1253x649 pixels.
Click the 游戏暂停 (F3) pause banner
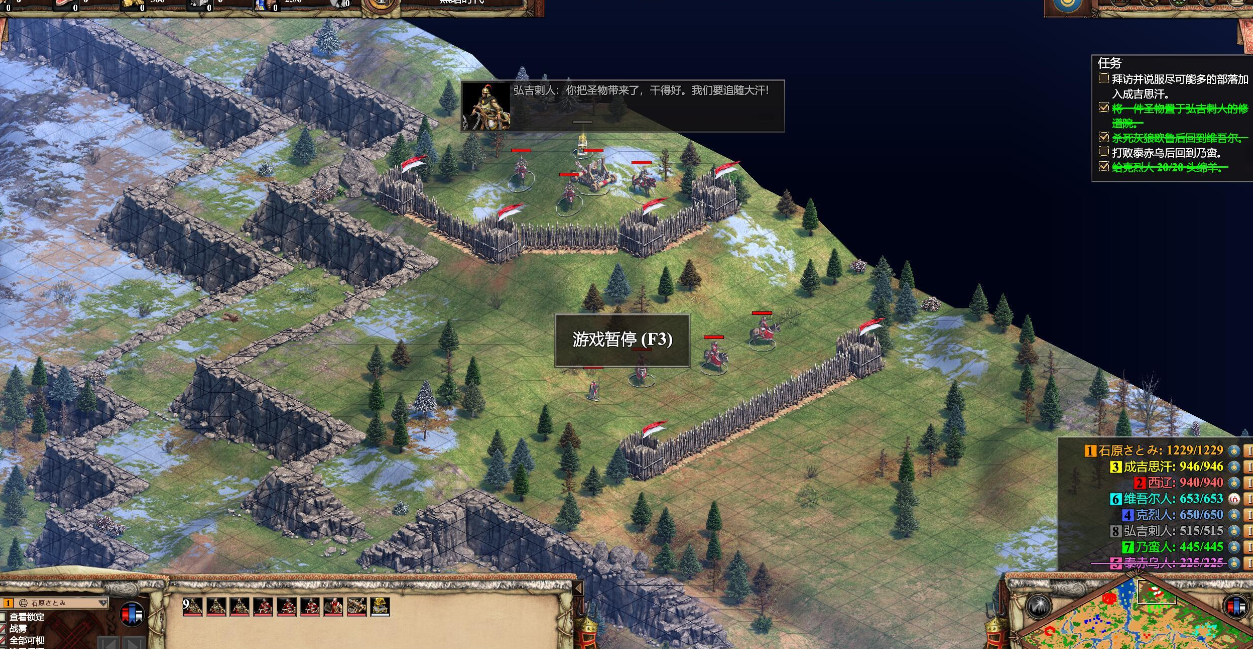click(622, 340)
